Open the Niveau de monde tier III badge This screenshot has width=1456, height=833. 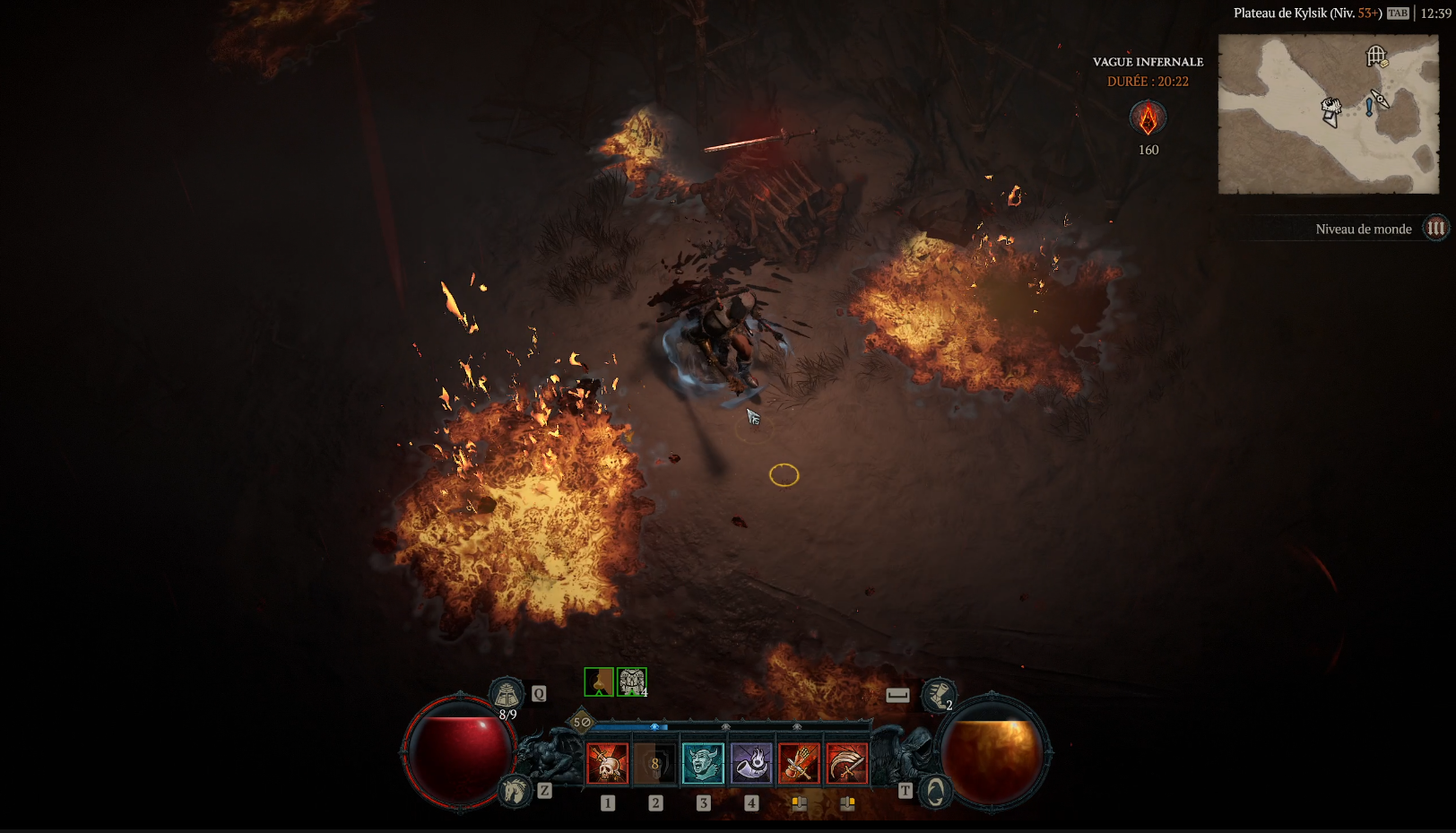[x=1435, y=229]
